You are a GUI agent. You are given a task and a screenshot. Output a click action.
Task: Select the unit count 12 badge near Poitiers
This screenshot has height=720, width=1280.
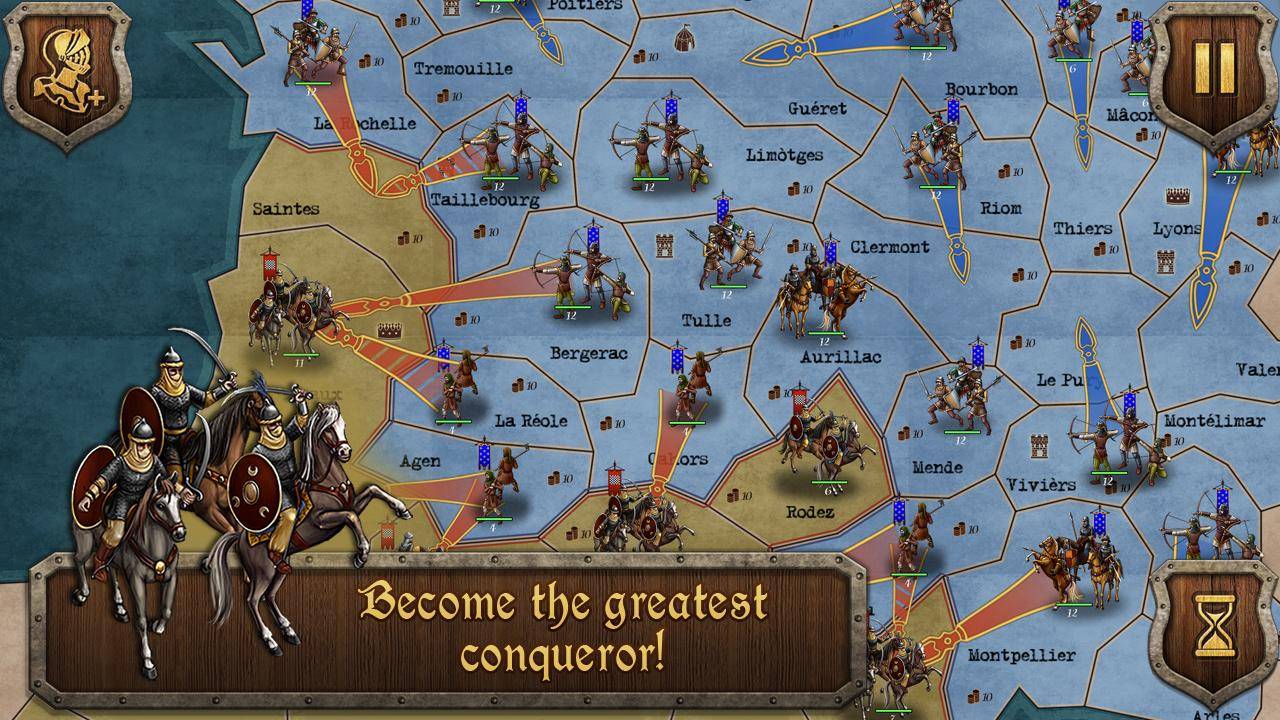(495, 9)
